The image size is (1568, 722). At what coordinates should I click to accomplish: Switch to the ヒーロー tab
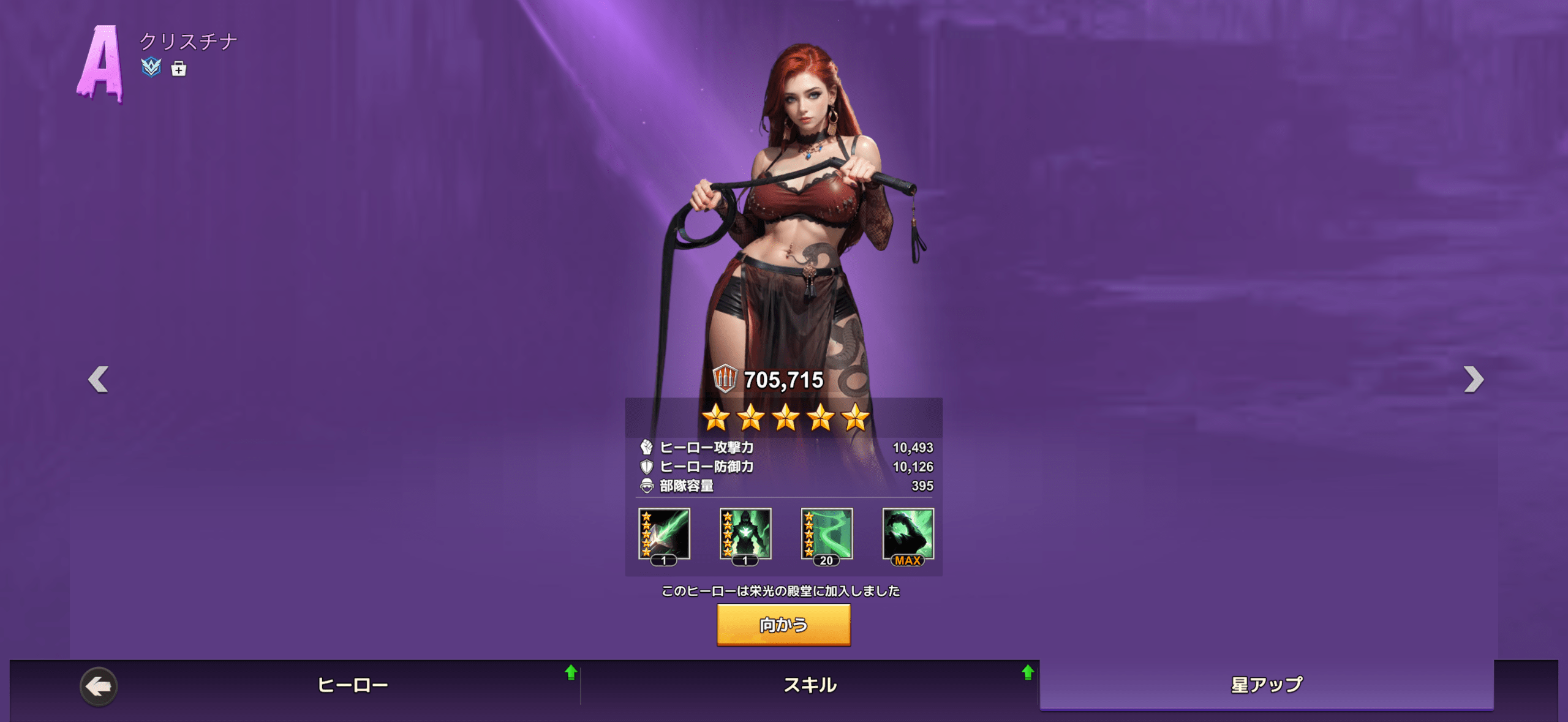(x=352, y=685)
